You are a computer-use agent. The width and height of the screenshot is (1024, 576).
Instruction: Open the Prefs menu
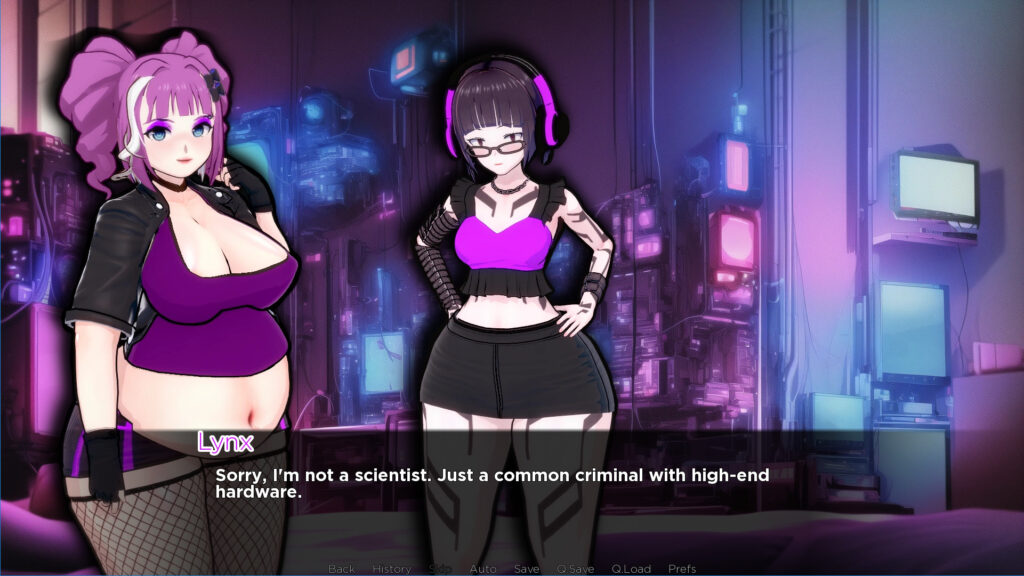tap(682, 569)
